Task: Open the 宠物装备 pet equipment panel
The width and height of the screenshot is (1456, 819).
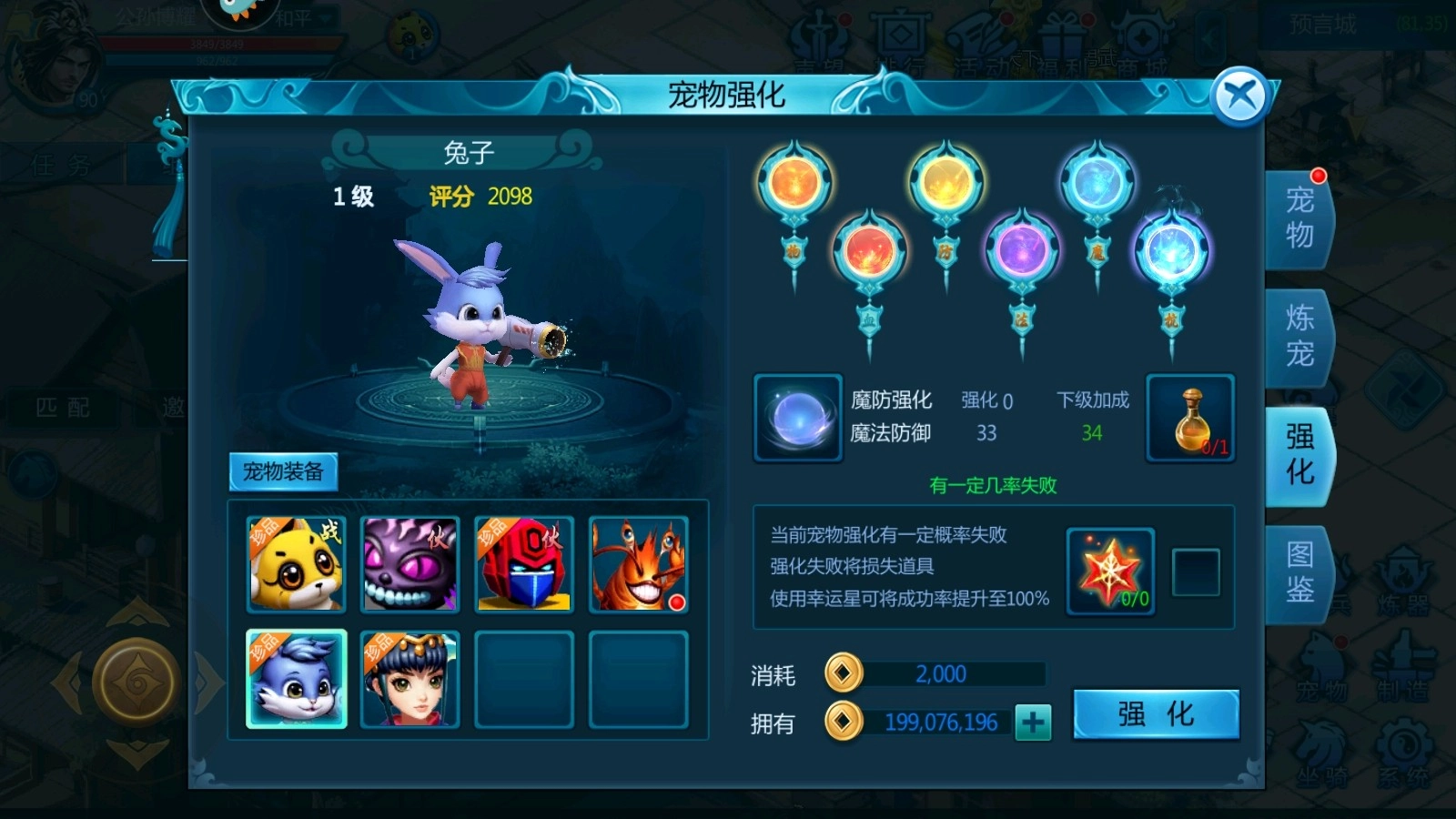Action: (286, 473)
